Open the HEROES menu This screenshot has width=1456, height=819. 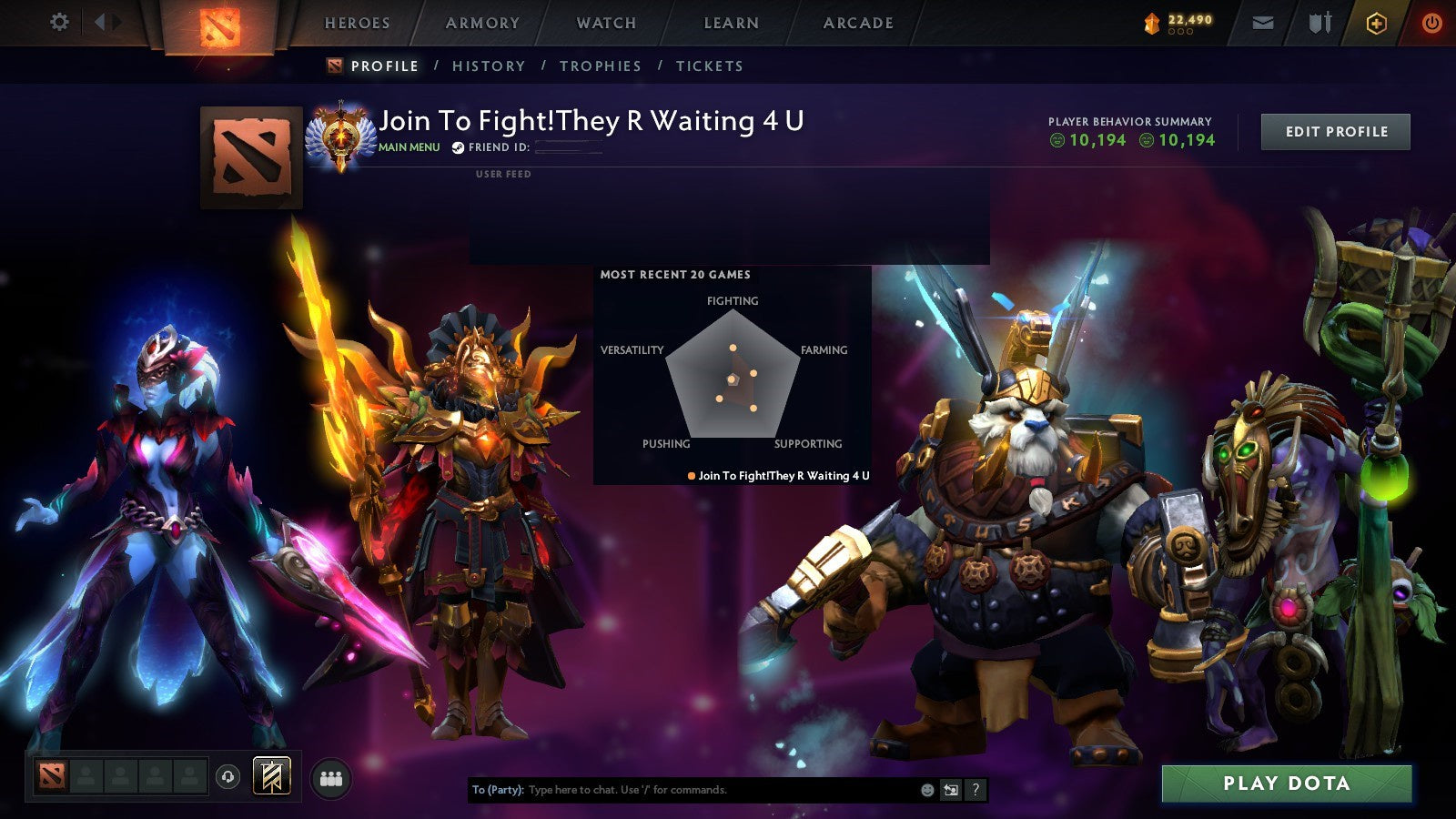(359, 23)
